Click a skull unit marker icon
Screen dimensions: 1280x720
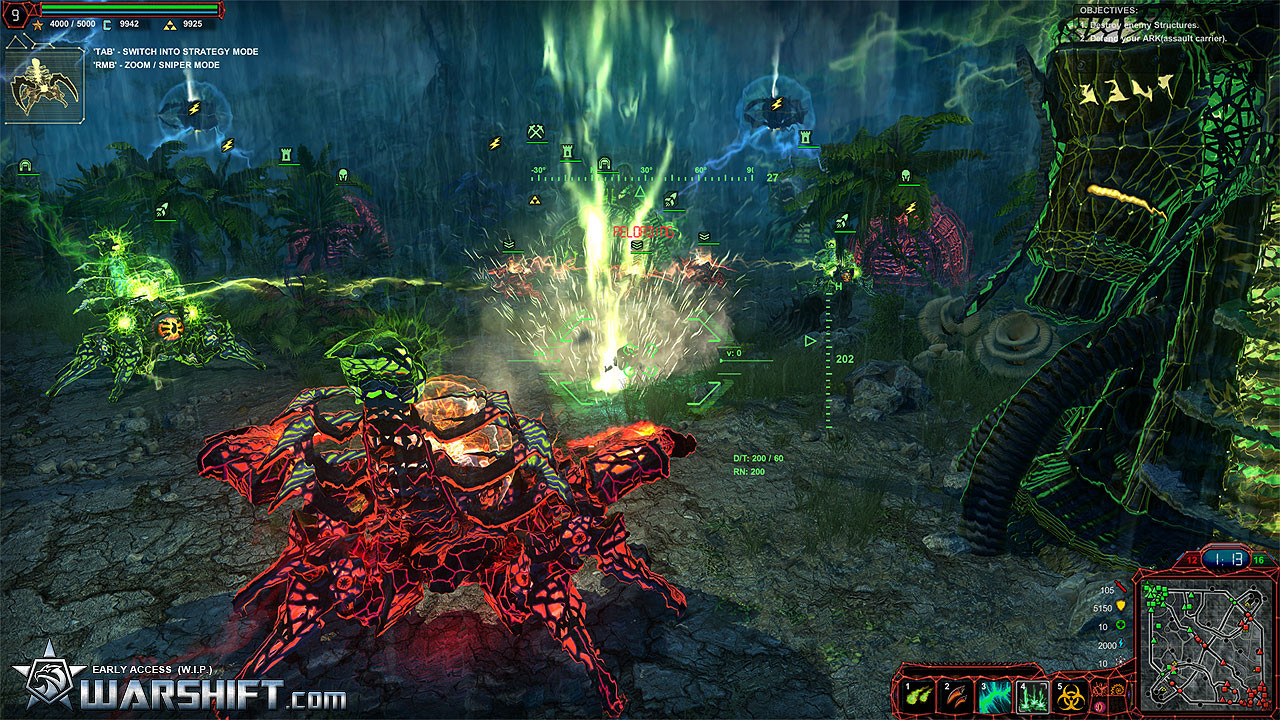pyautogui.click(x=343, y=176)
